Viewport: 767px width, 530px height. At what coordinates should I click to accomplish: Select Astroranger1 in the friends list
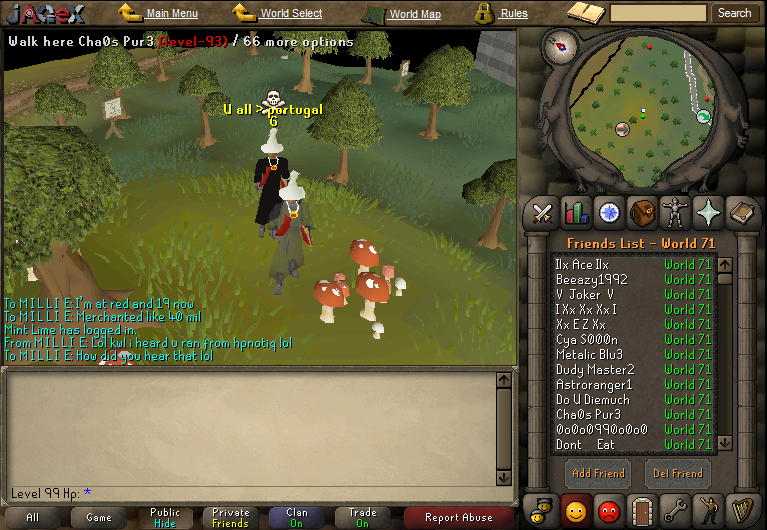(x=594, y=385)
